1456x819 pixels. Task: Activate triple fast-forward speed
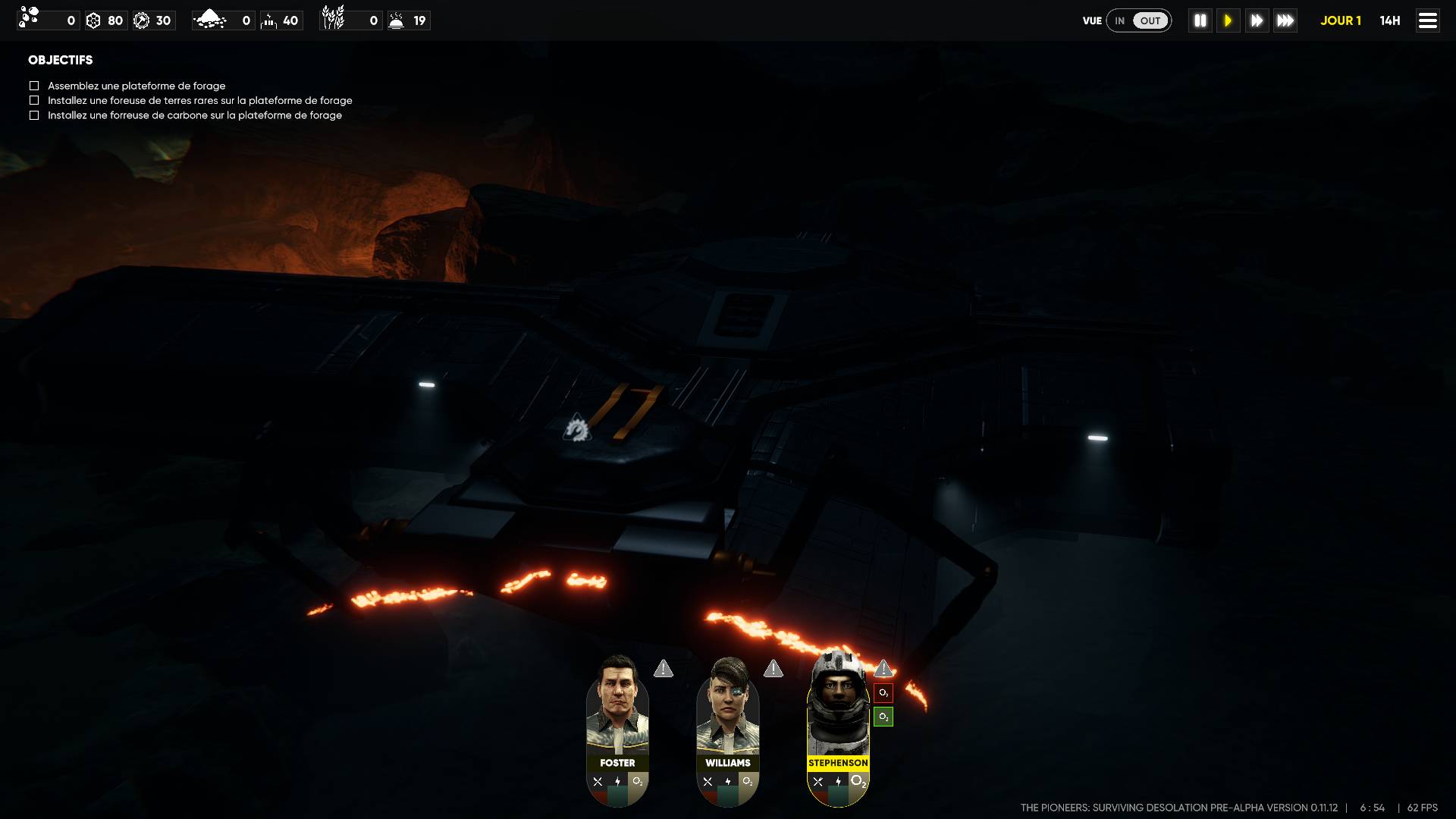click(x=1285, y=20)
